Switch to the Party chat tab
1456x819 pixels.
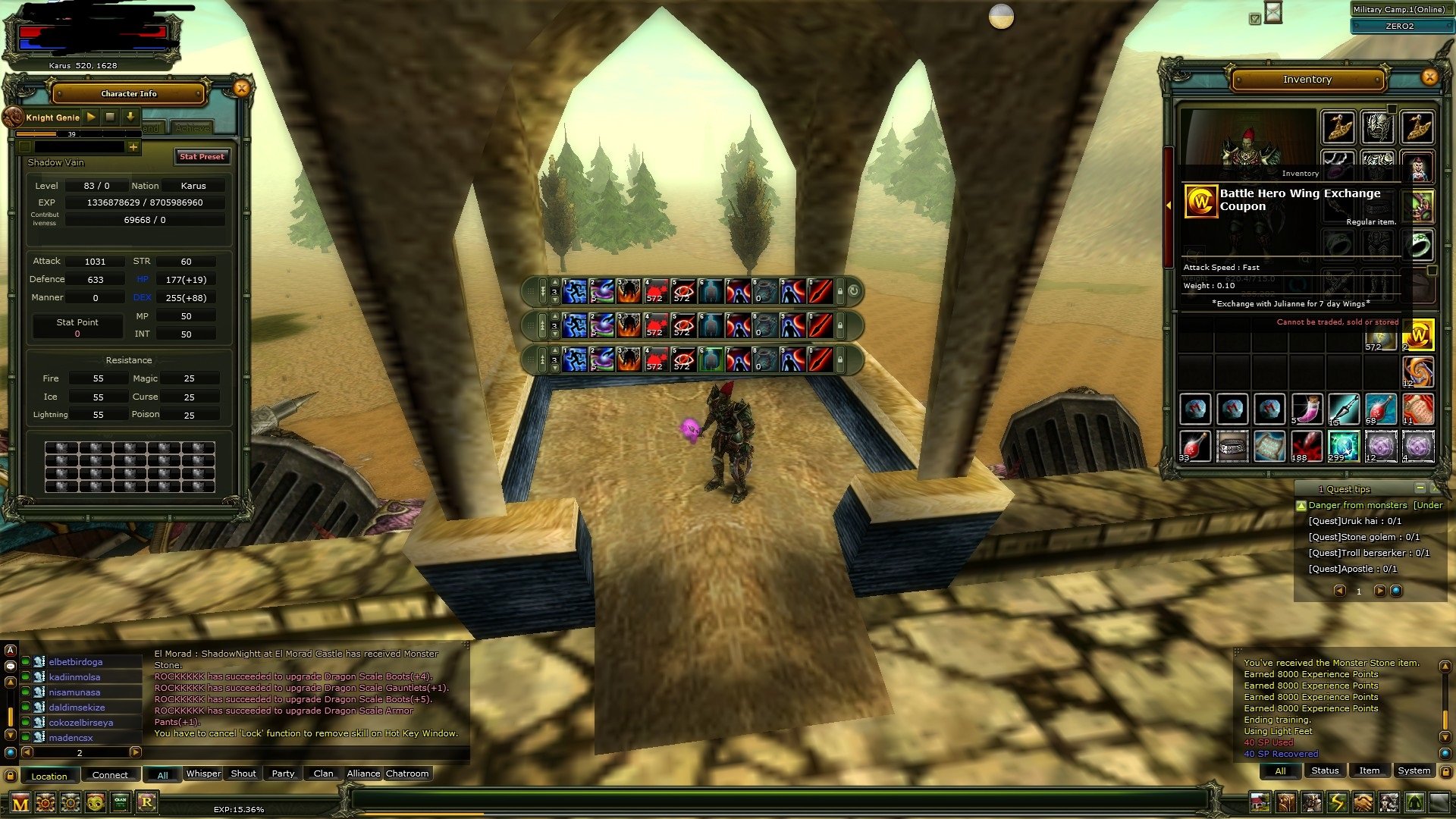tap(282, 773)
